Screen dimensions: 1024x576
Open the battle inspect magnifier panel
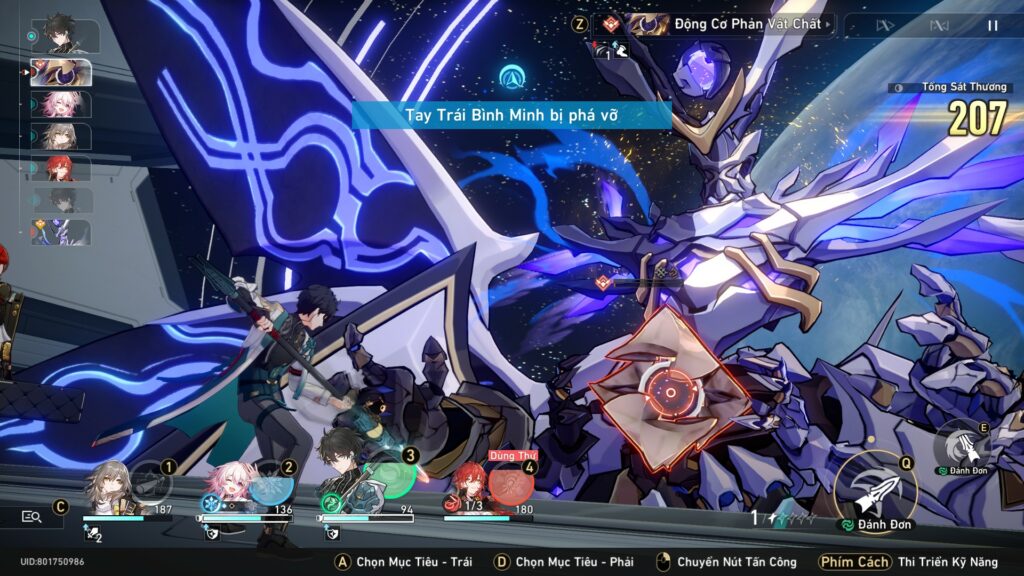pos(32,516)
